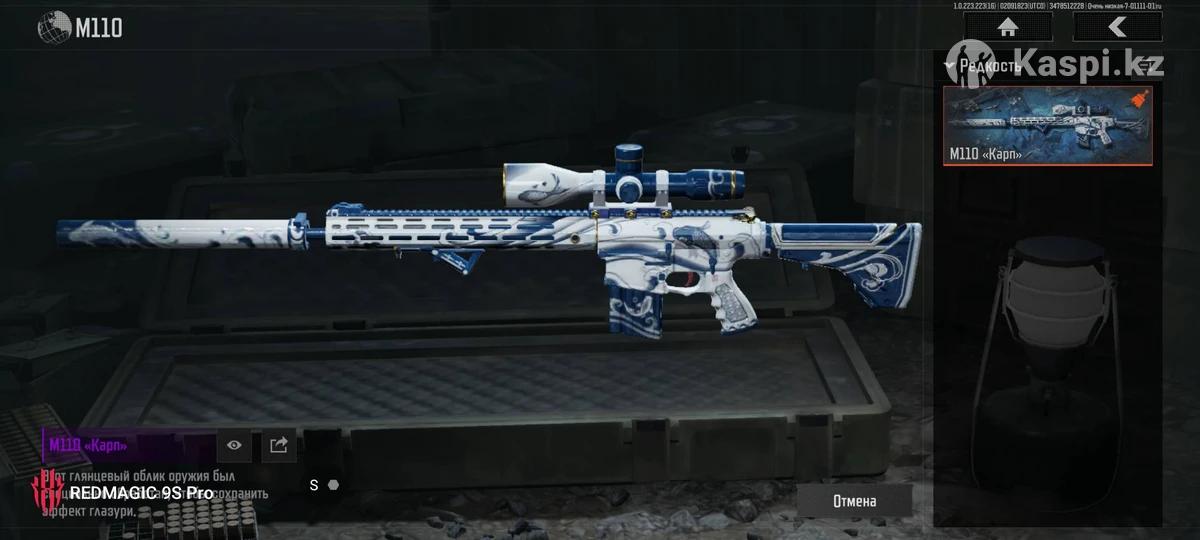Share the weapon skin via share icon
This screenshot has width=1200, height=540.
[x=279, y=445]
